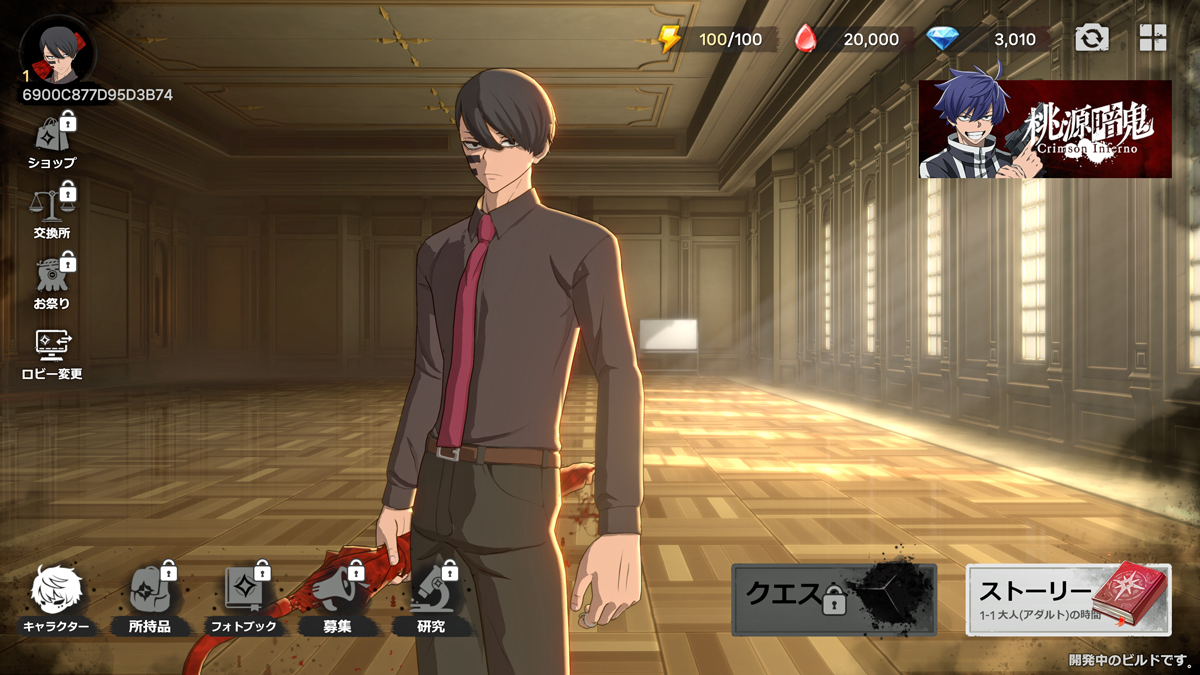Select the 募集 recruit megaphone
Image resolution: width=1200 pixels, height=675 pixels.
click(338, 598)
